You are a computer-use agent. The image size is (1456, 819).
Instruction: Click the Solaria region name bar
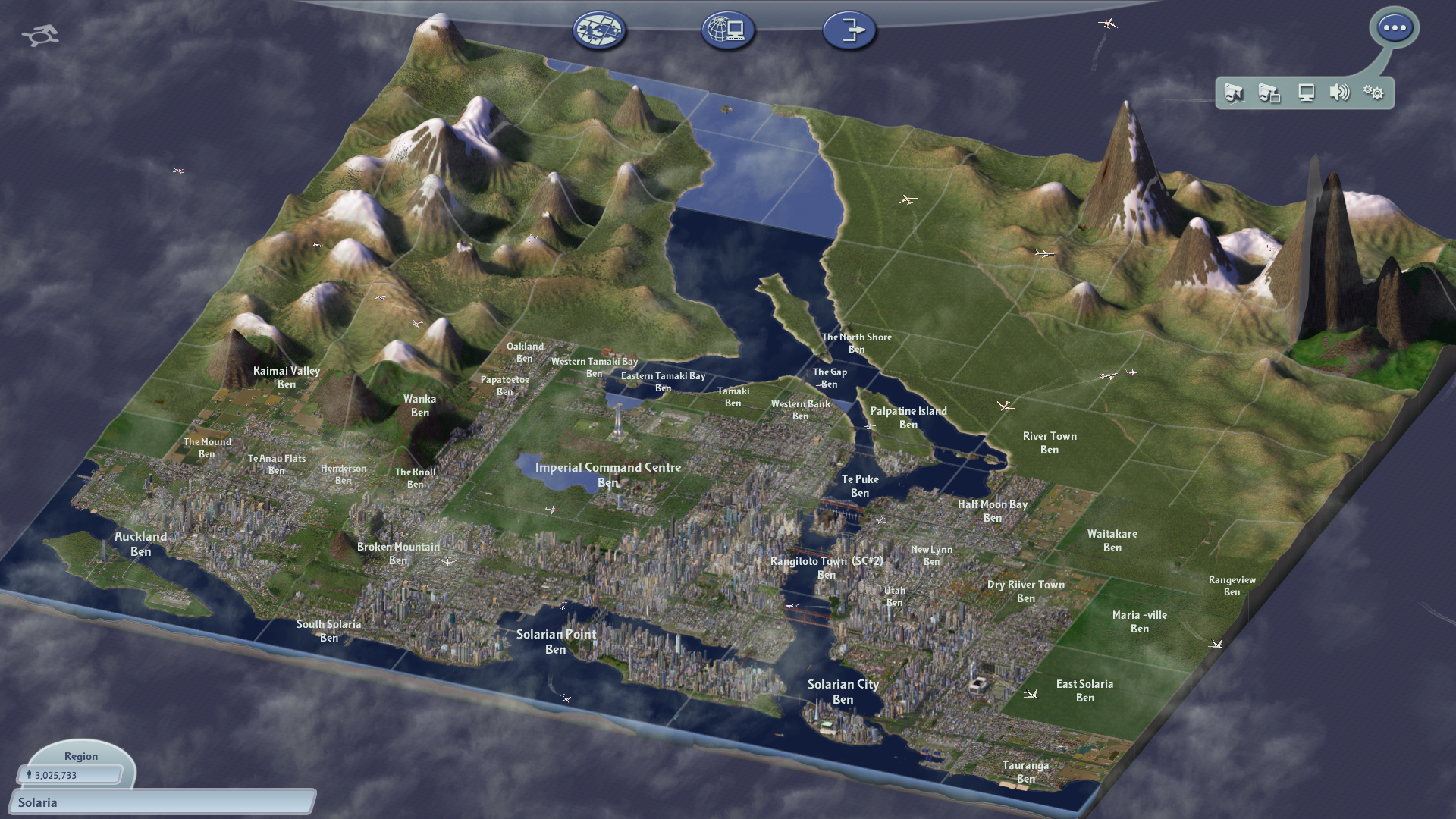(x=161, y=802)
